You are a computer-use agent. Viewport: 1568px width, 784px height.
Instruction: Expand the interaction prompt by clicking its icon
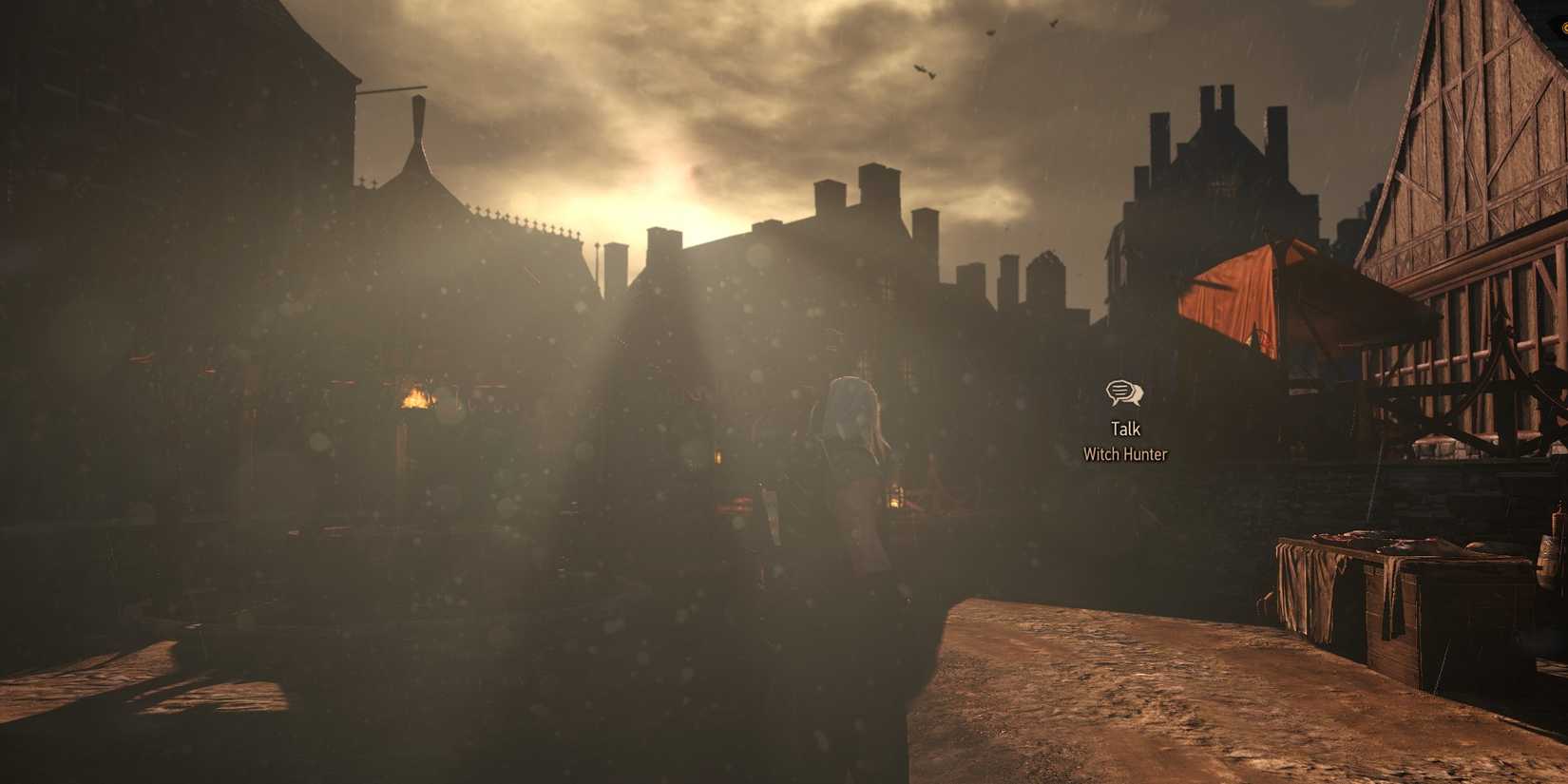[x=1125, y=393]
